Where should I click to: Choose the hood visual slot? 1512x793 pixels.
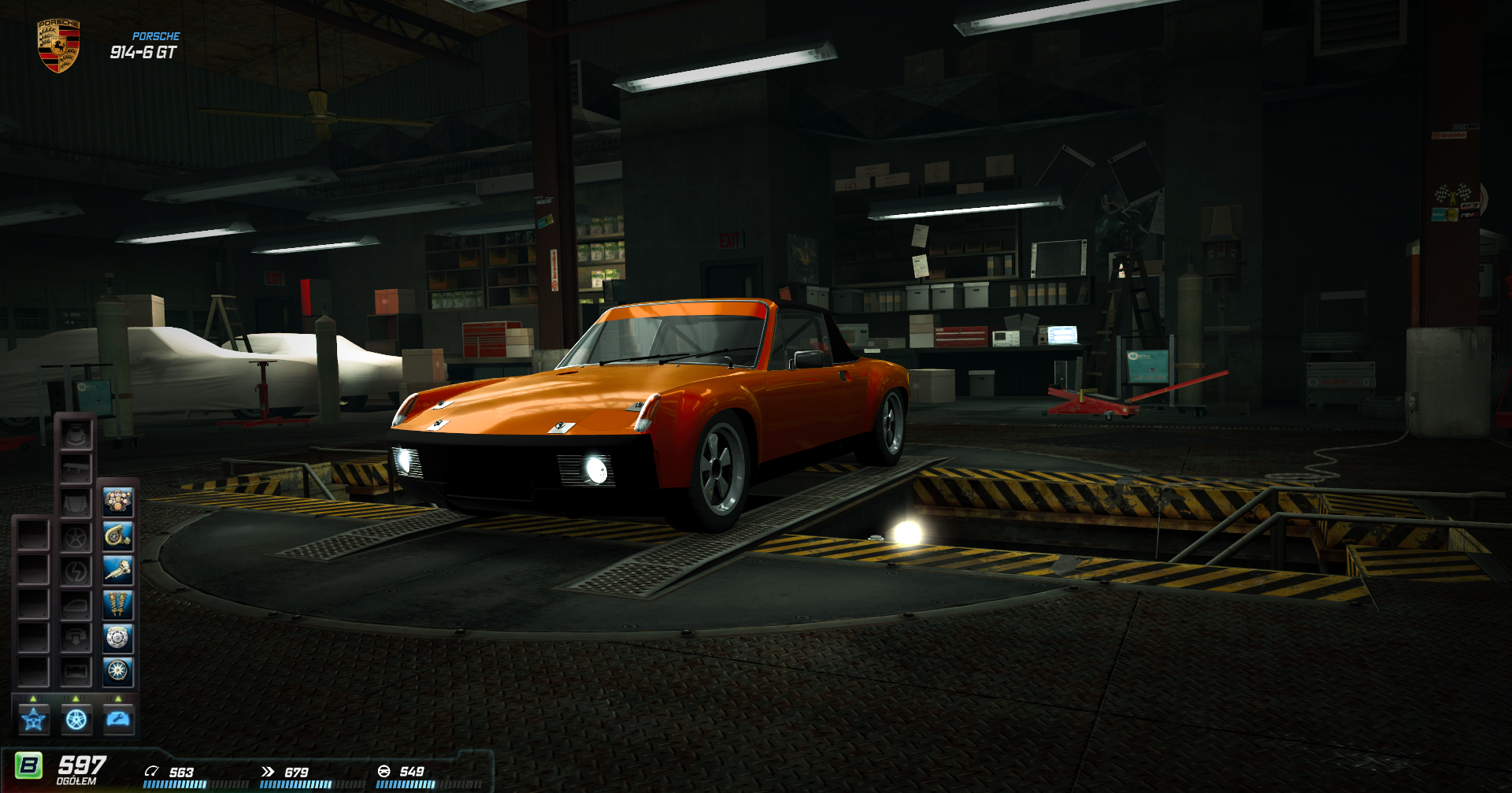[76, 502]
